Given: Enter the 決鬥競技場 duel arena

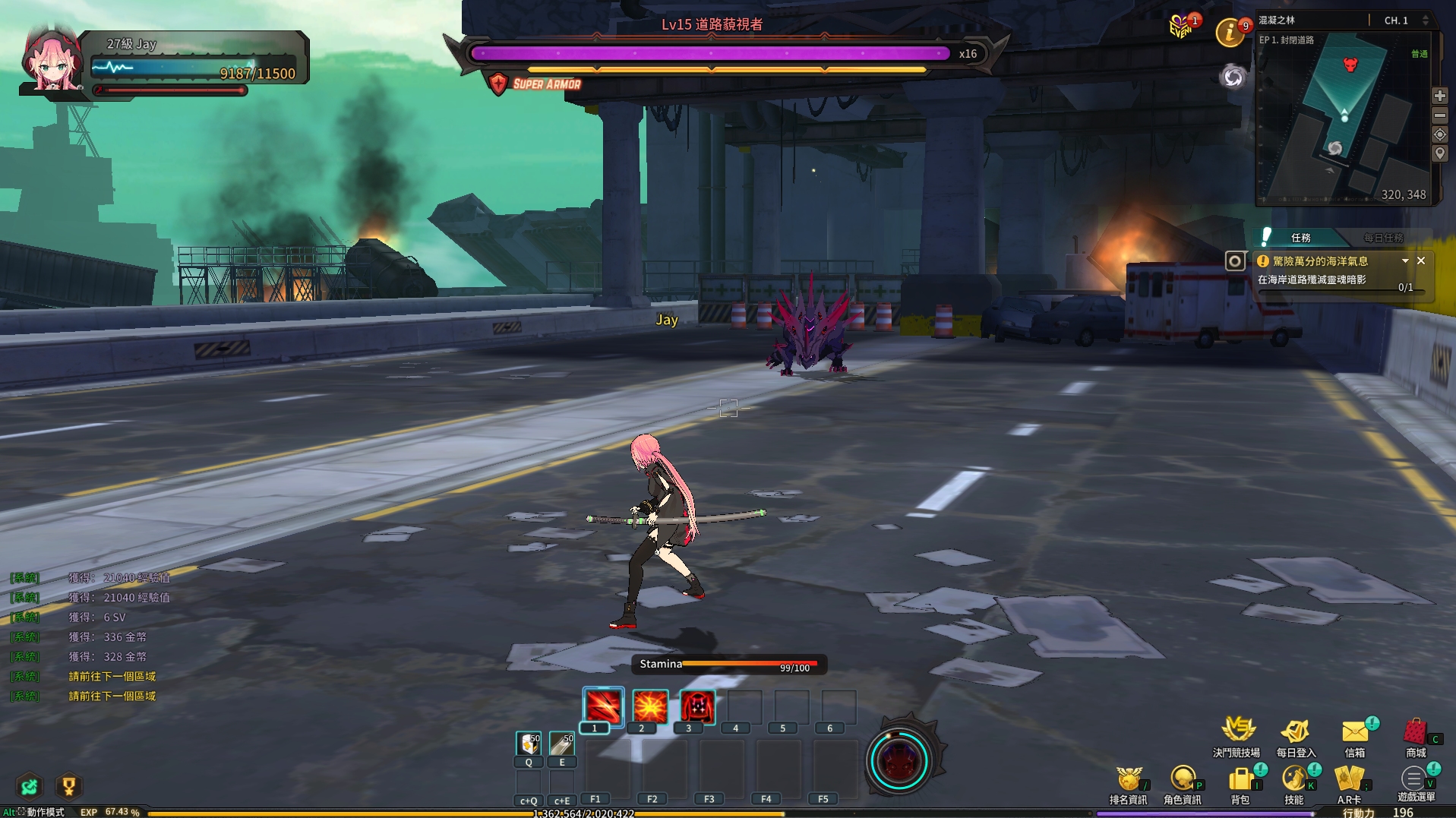Looking at the screenshot, I should (1237, 731).
